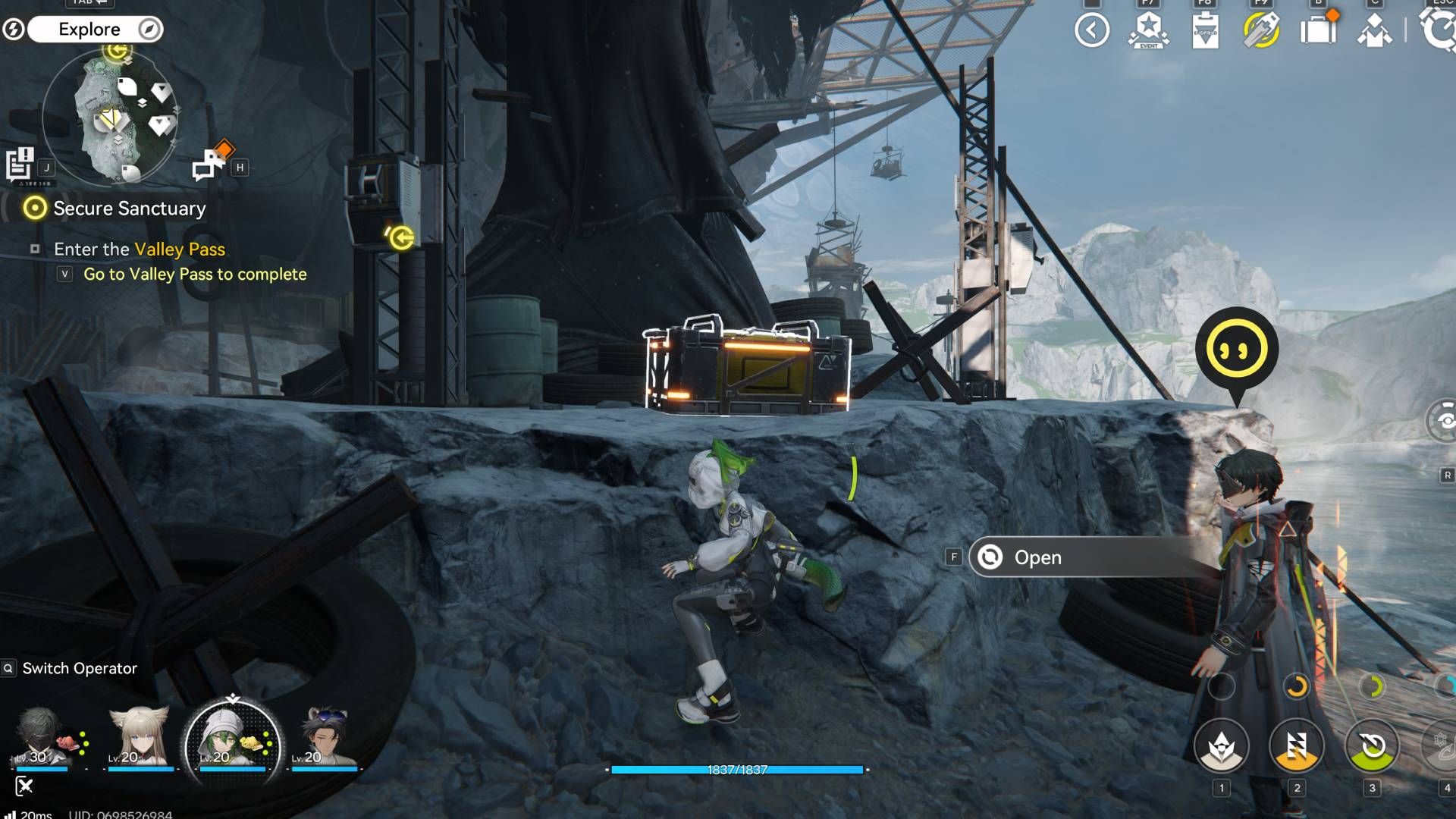The height and width of the screenshot is (819, 1456).
Task: Switch to the Lv. 30 masked operator portrait
Action: (x=43, y=737)
